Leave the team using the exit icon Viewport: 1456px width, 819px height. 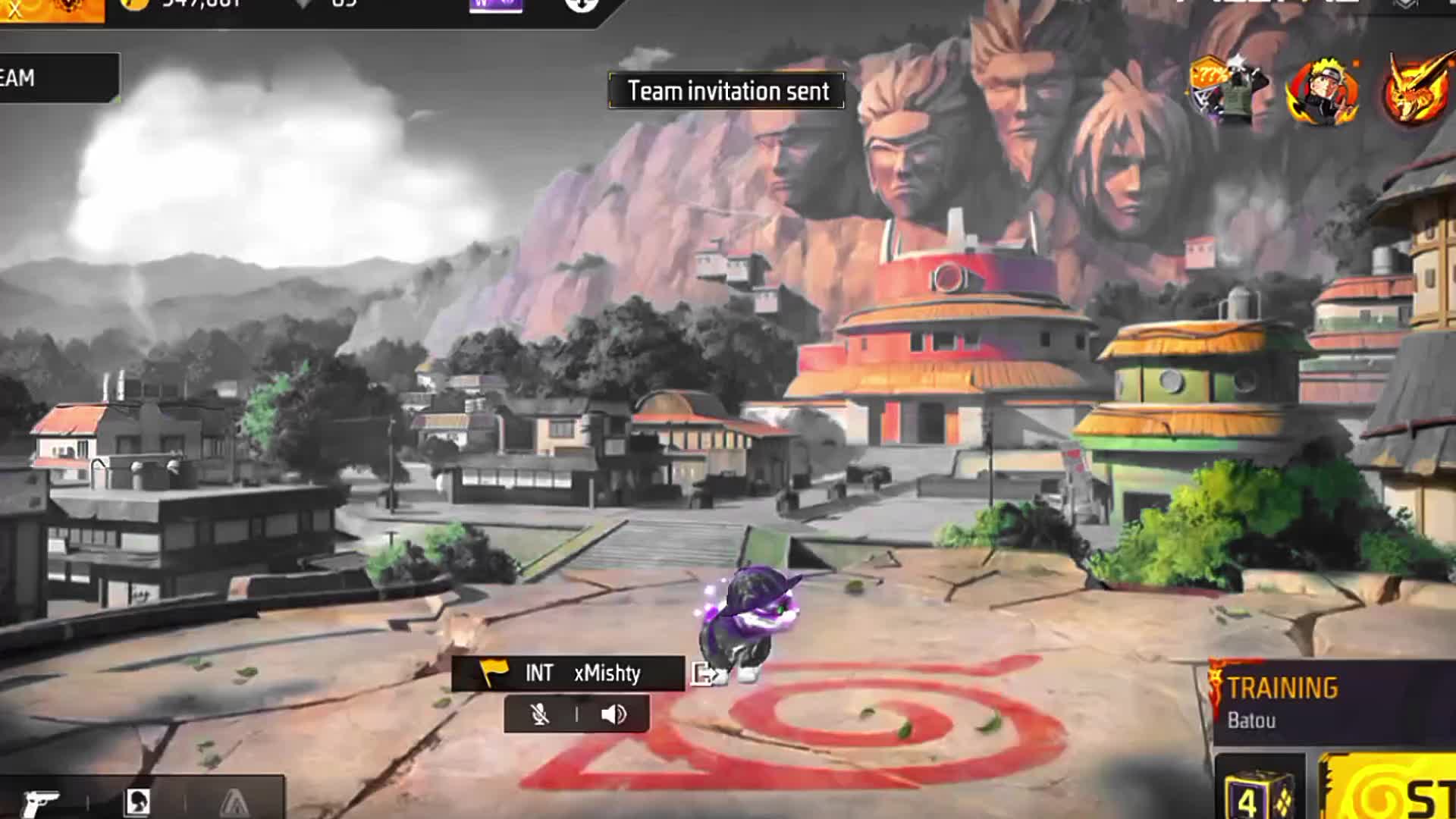click(x=705, y=673)
